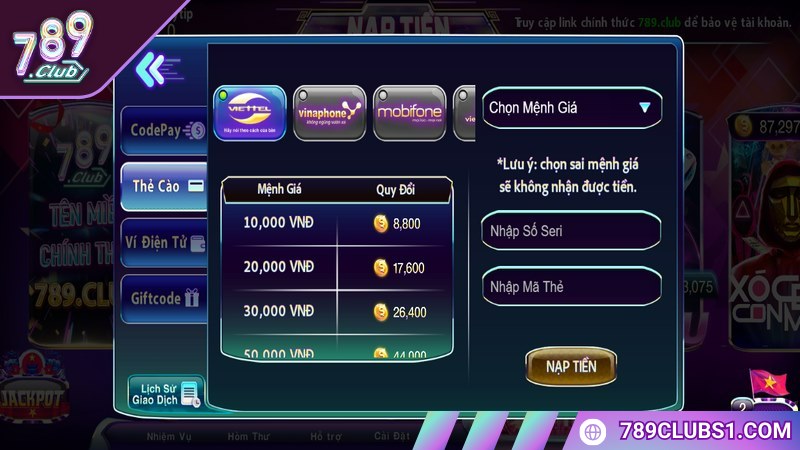Pick the Mobifone carrier card
This screenshot has height=450, width=800.
tap(409, 112)
